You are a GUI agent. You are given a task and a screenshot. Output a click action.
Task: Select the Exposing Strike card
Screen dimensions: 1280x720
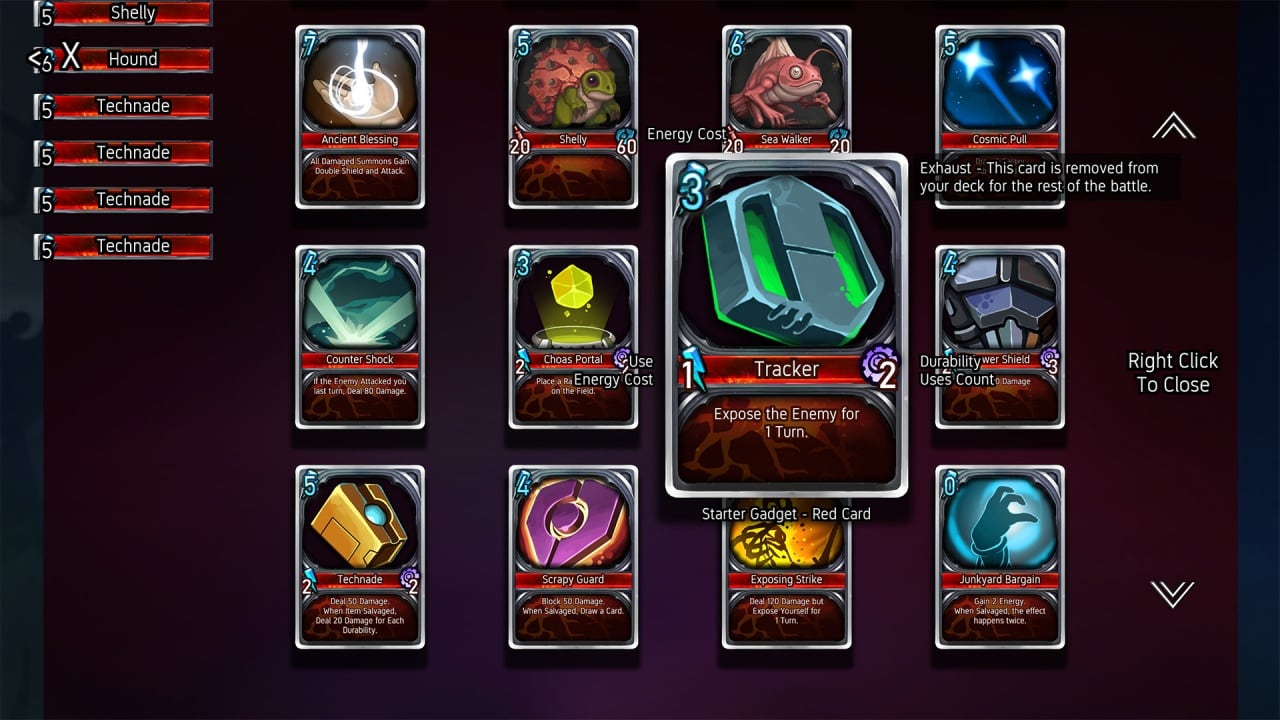point(786,590)
